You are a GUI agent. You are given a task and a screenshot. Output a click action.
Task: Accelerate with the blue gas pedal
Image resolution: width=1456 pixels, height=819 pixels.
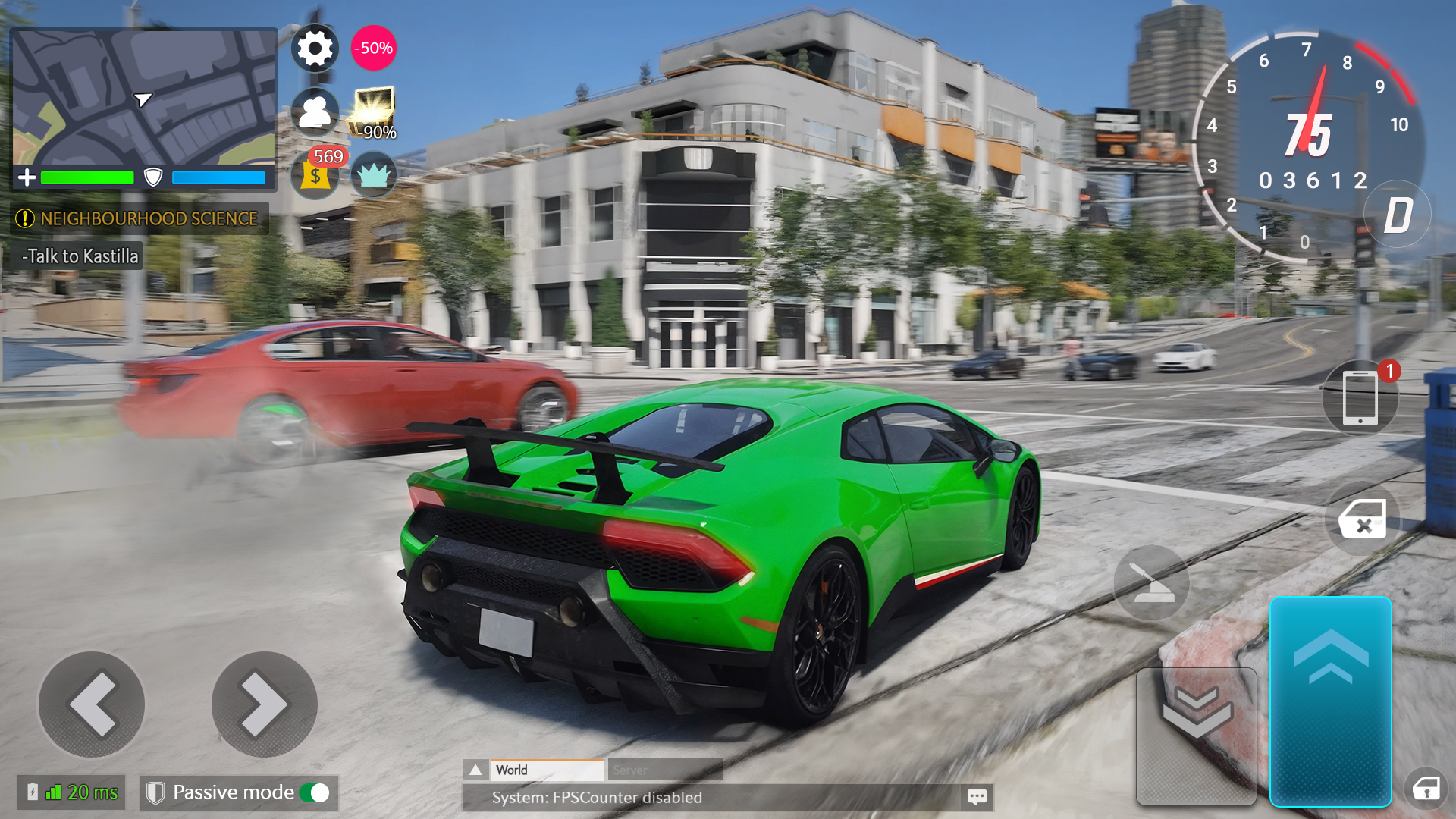pyautogui.click(x=1330, y=701)
